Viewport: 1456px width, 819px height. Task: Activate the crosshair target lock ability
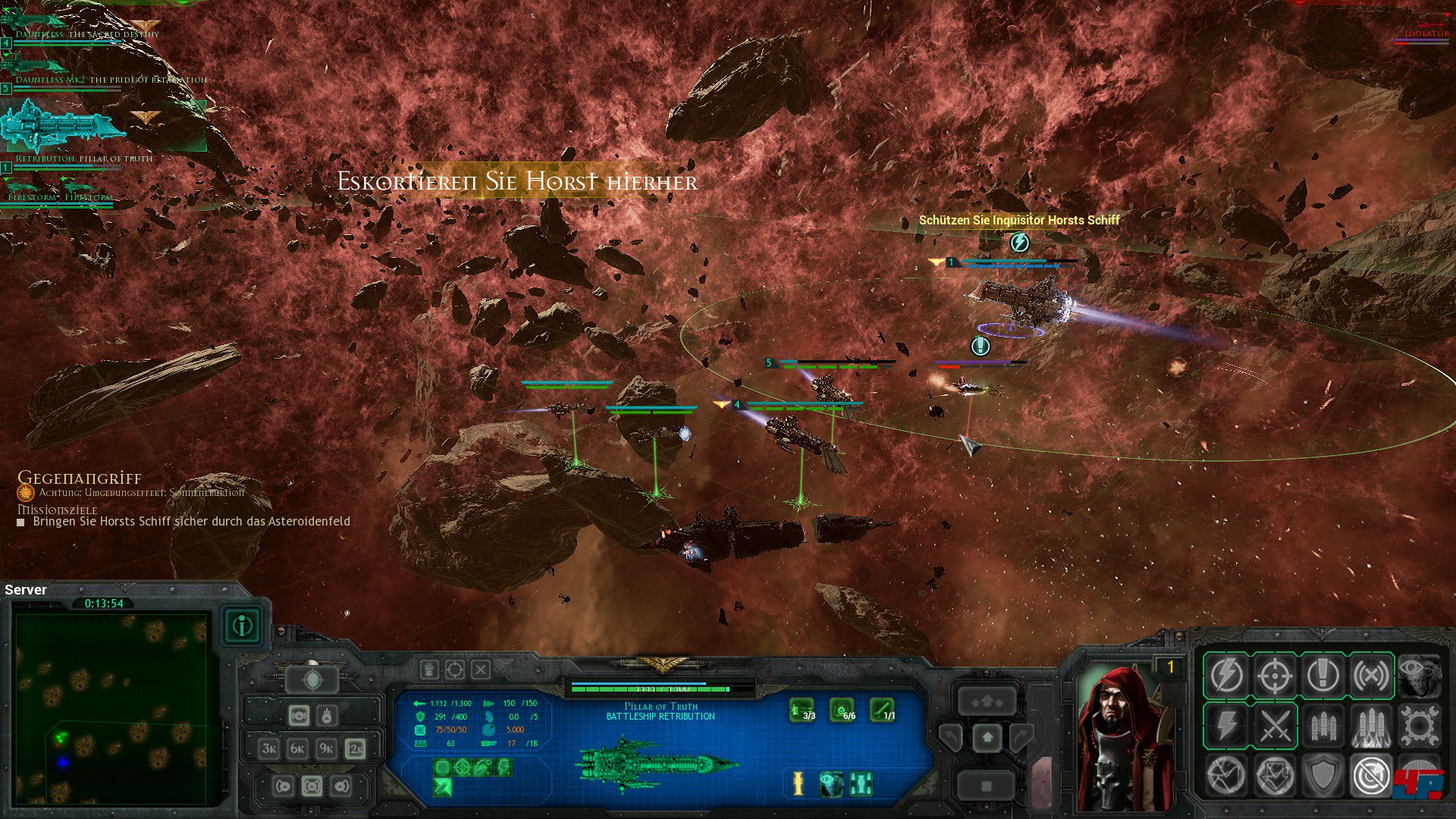pos(1275,675)
